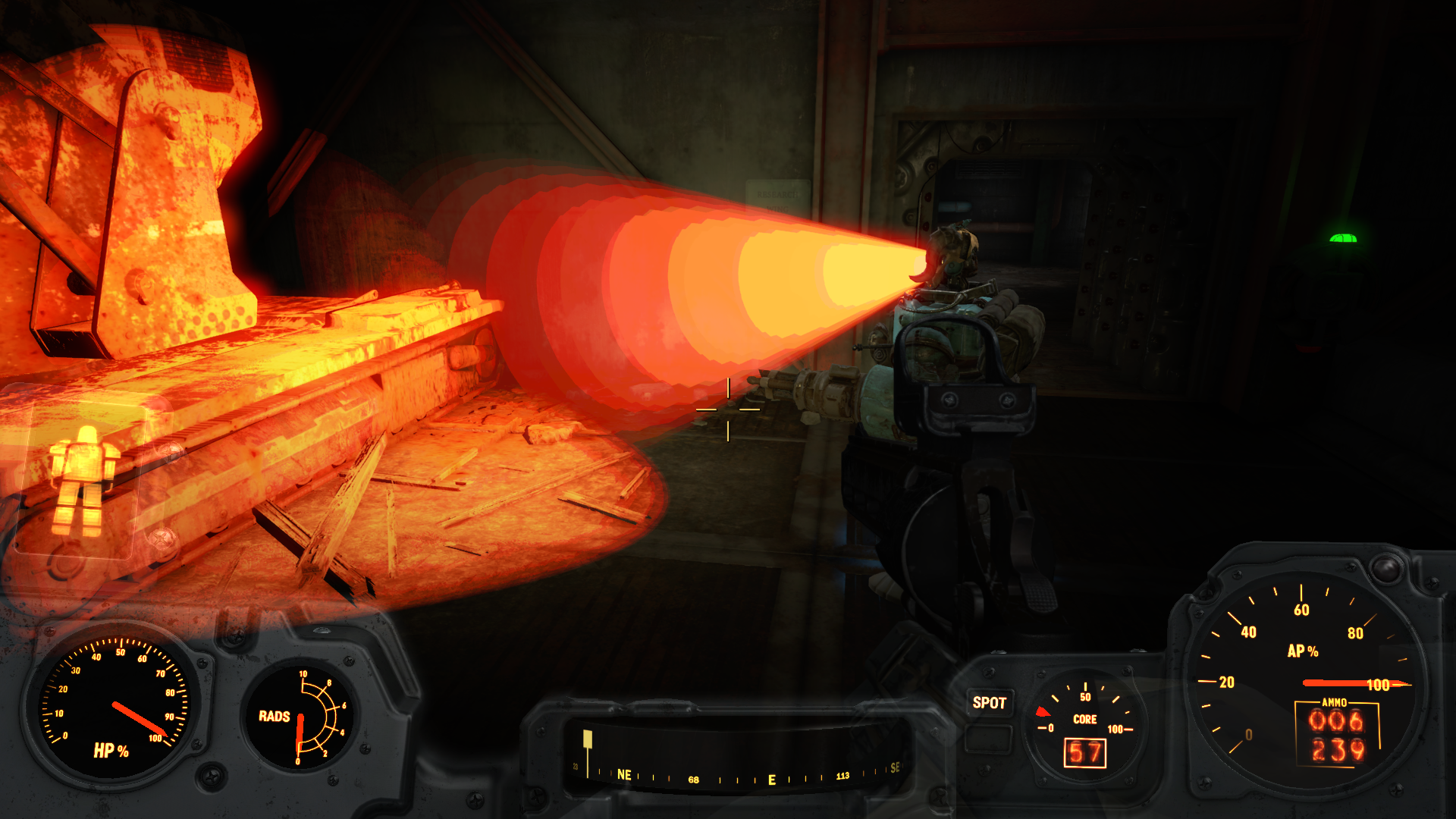Select the yellow marker on the compass
The height and width of the screenshot is (819, 1456).
click(x=587, y=739)
